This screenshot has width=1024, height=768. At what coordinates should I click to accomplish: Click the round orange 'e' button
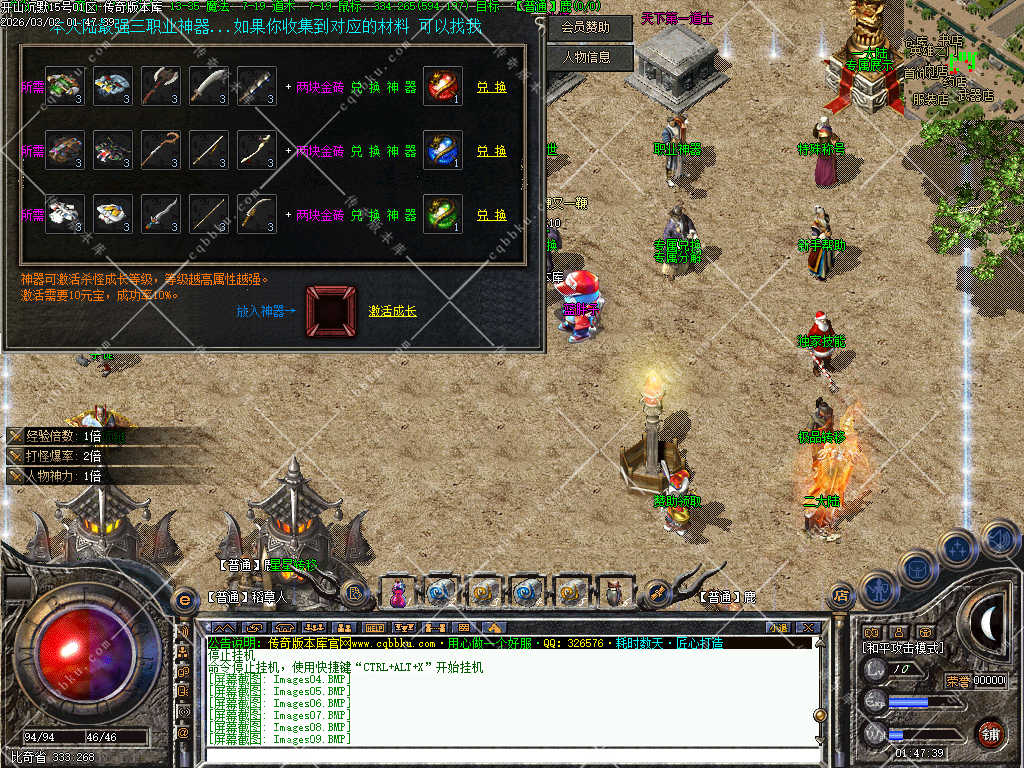pyautogui.click(x=184, y=599)
